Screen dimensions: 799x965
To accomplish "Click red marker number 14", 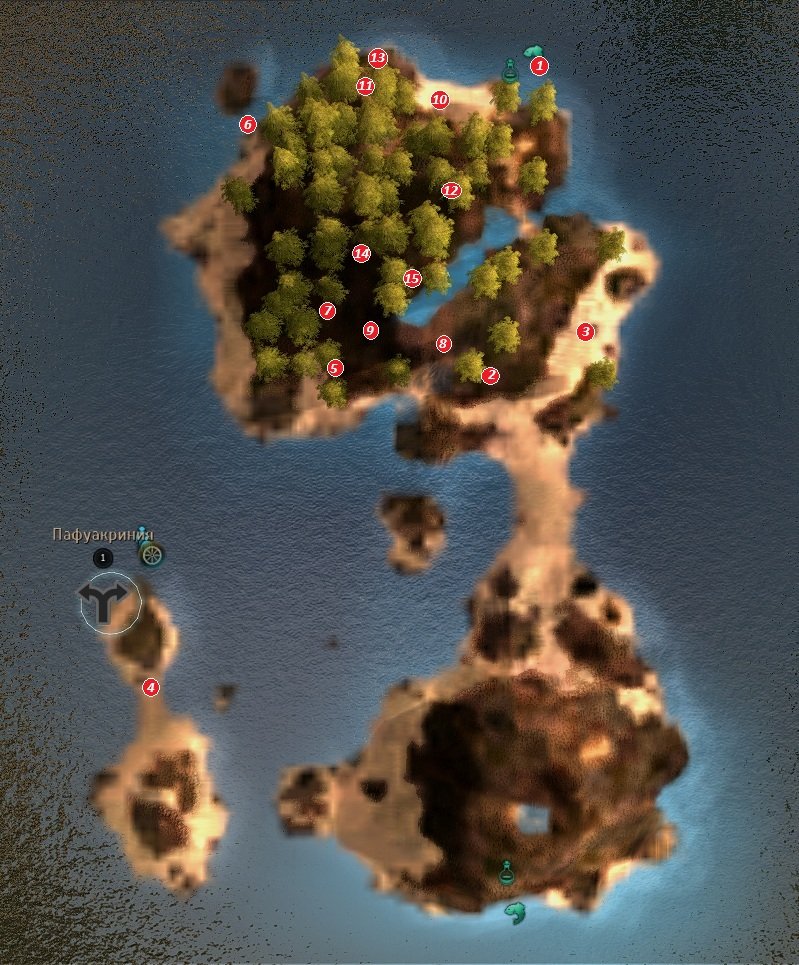I will pos(361,254).
